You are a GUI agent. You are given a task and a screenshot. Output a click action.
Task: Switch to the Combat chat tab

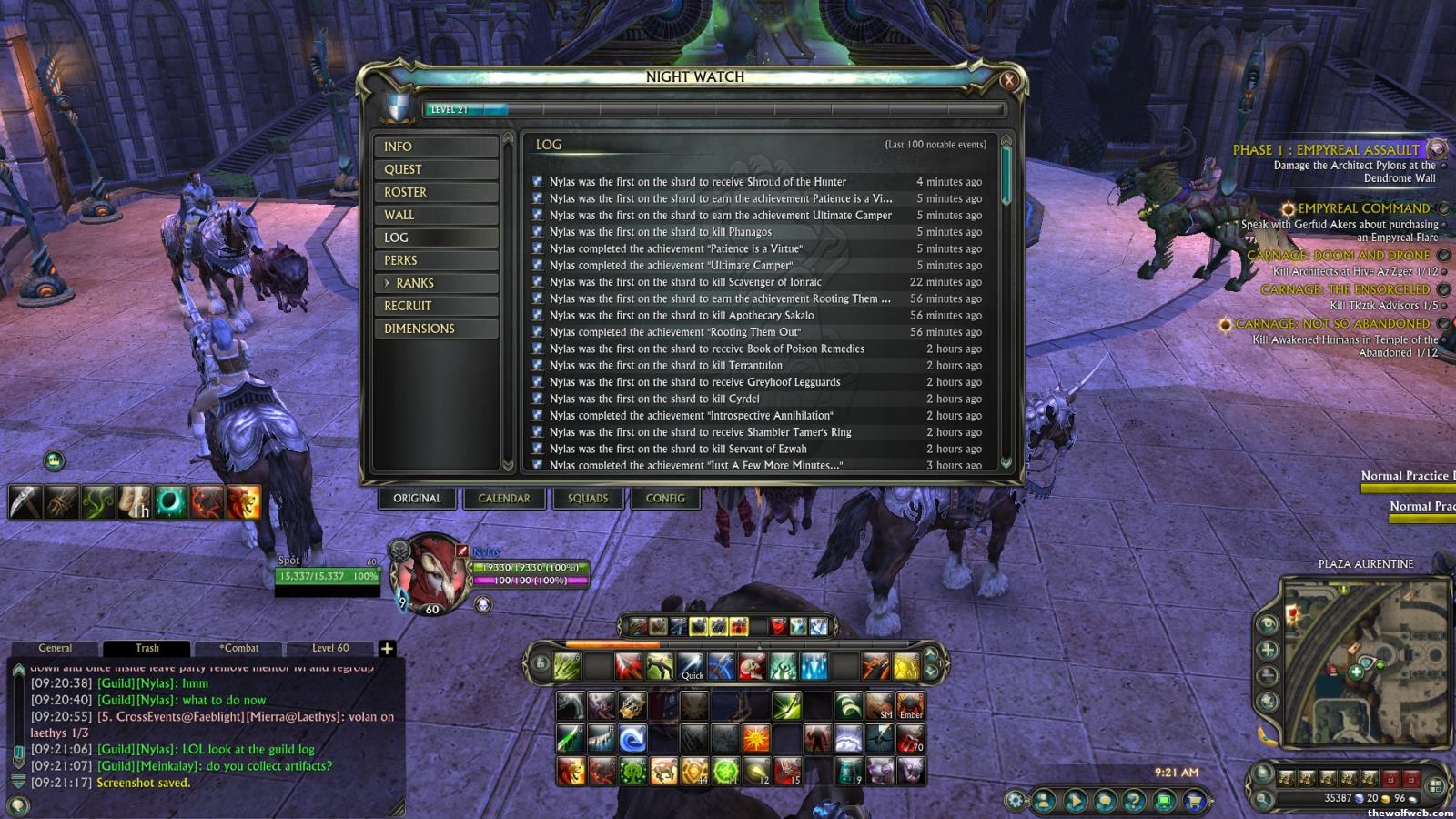(239, 648)
